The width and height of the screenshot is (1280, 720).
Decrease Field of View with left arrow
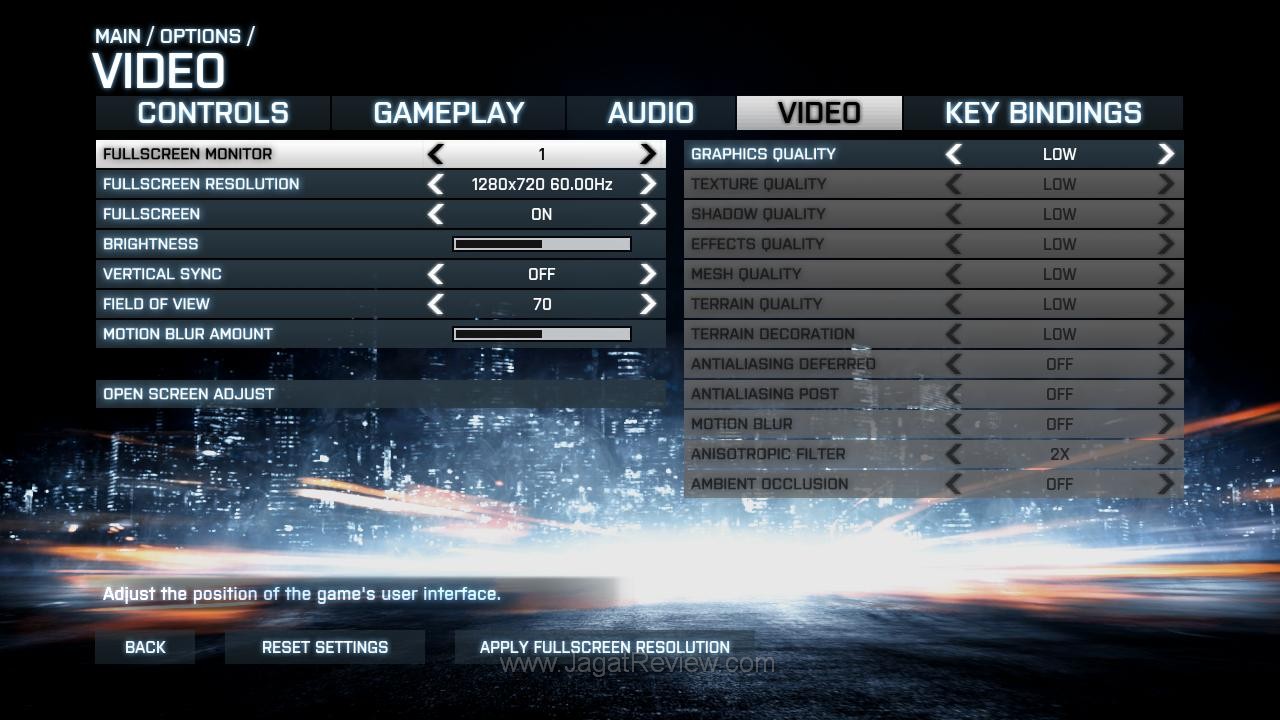click(436, 304)
